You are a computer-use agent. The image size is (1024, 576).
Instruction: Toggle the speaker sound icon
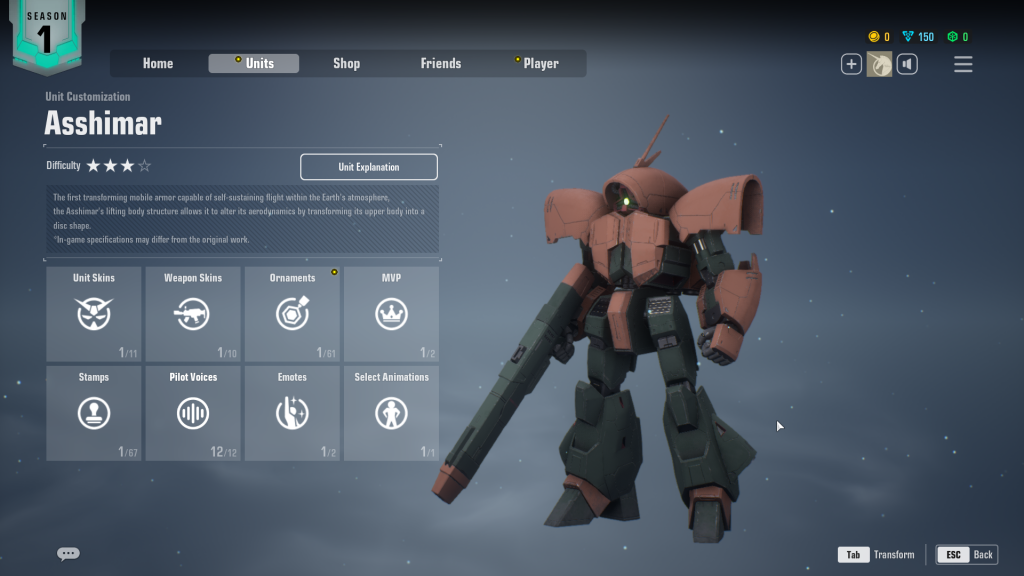click(907, 65)
